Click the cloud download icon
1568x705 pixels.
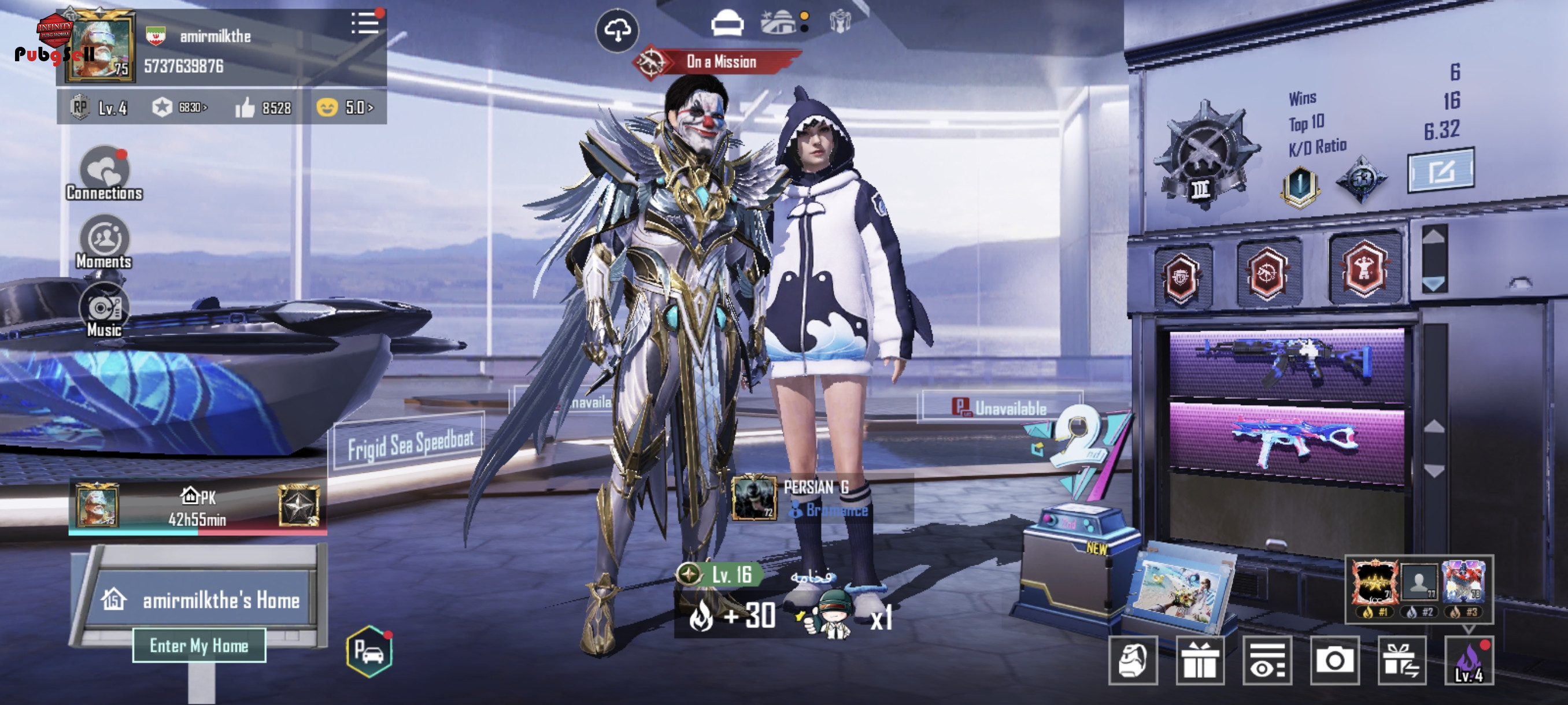click(617, 31)
